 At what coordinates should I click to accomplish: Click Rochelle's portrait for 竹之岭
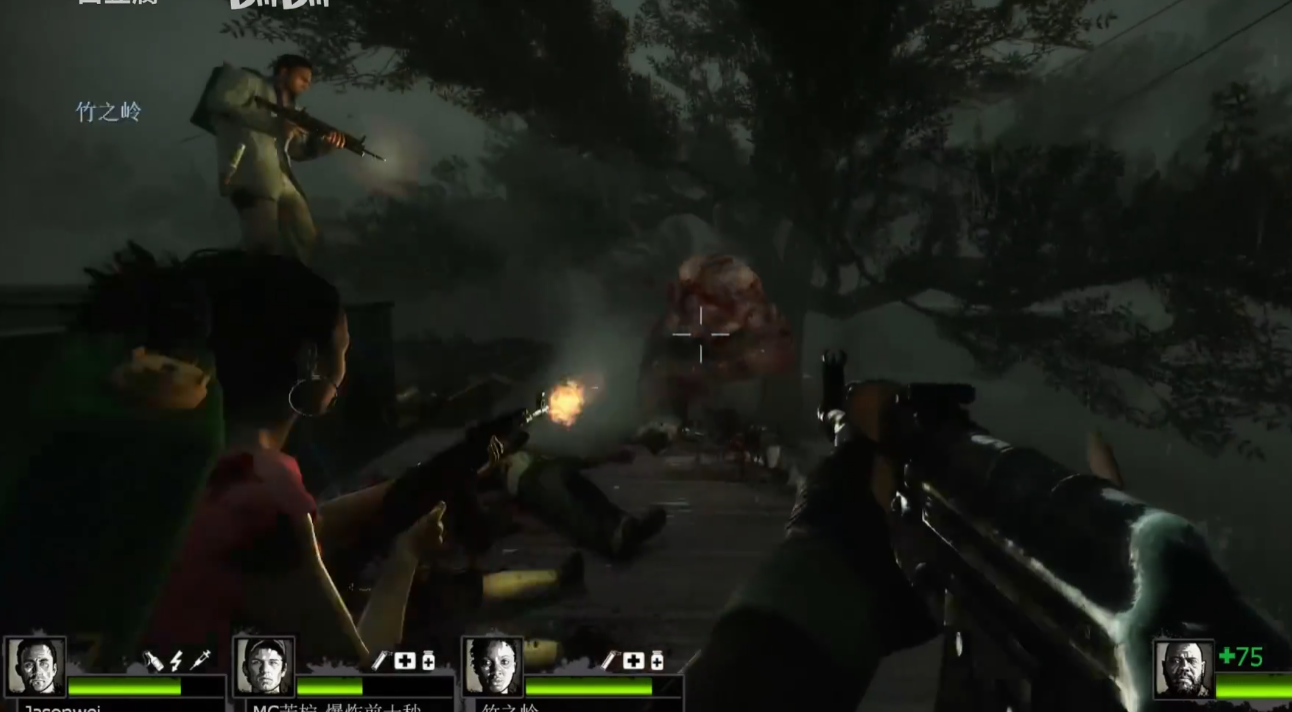492,667
